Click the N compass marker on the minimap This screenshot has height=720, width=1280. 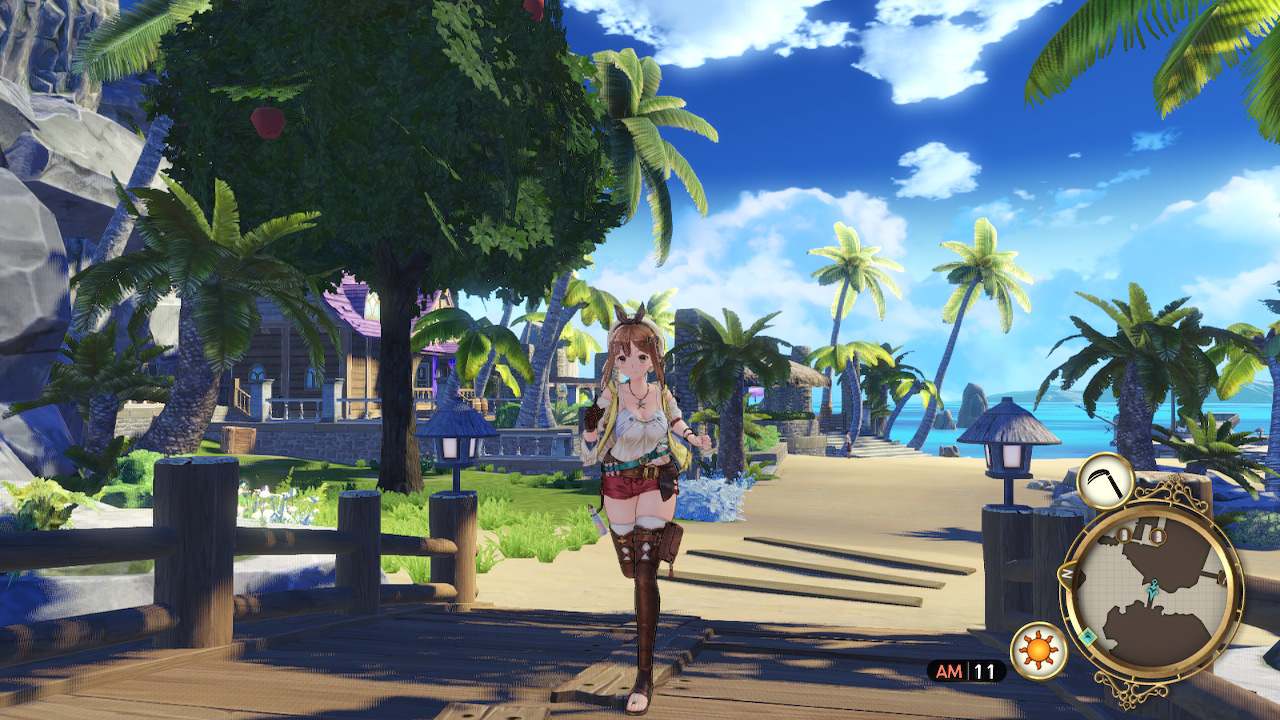pos(1068,572)
